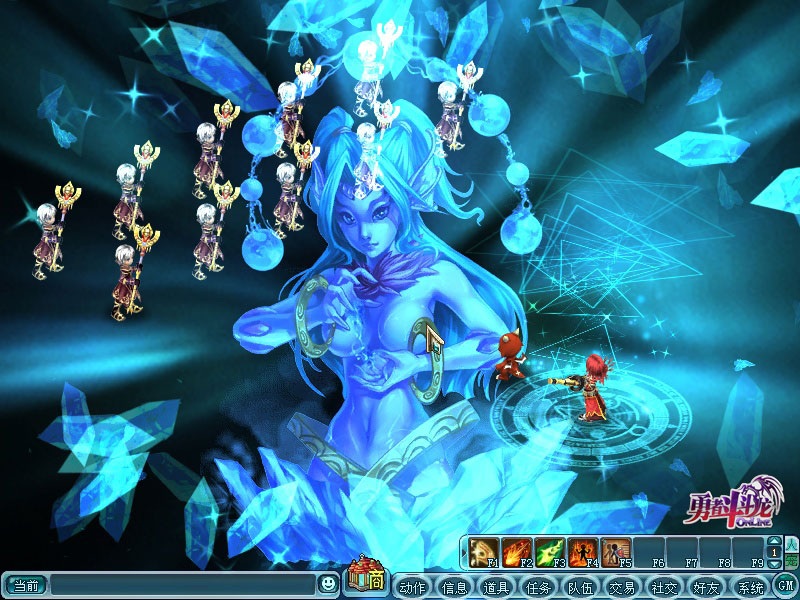Open the 社交 (Social) menu

point(664,586)
